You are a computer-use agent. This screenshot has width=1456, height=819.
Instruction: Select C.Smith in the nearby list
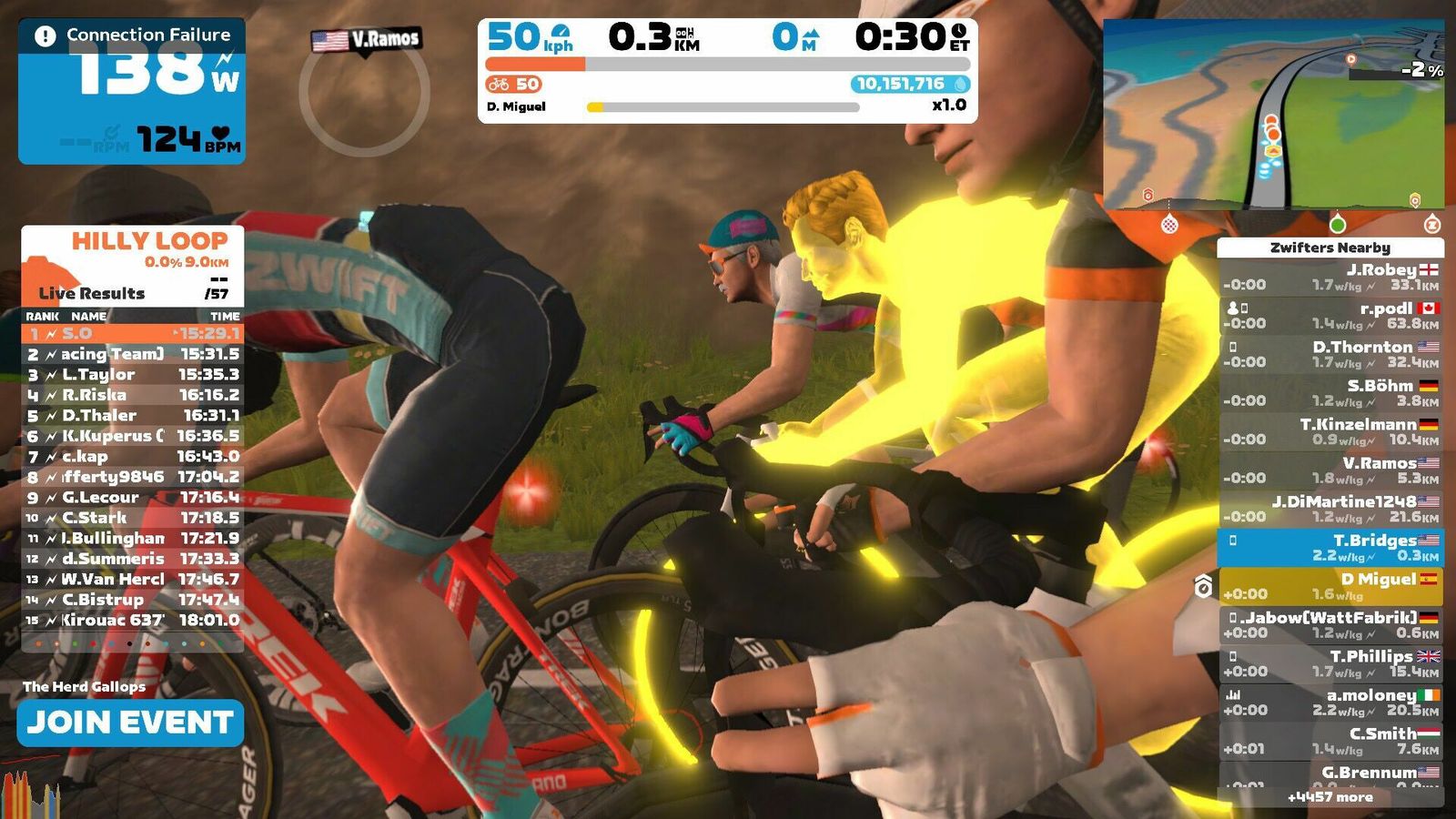point(1330,741)
